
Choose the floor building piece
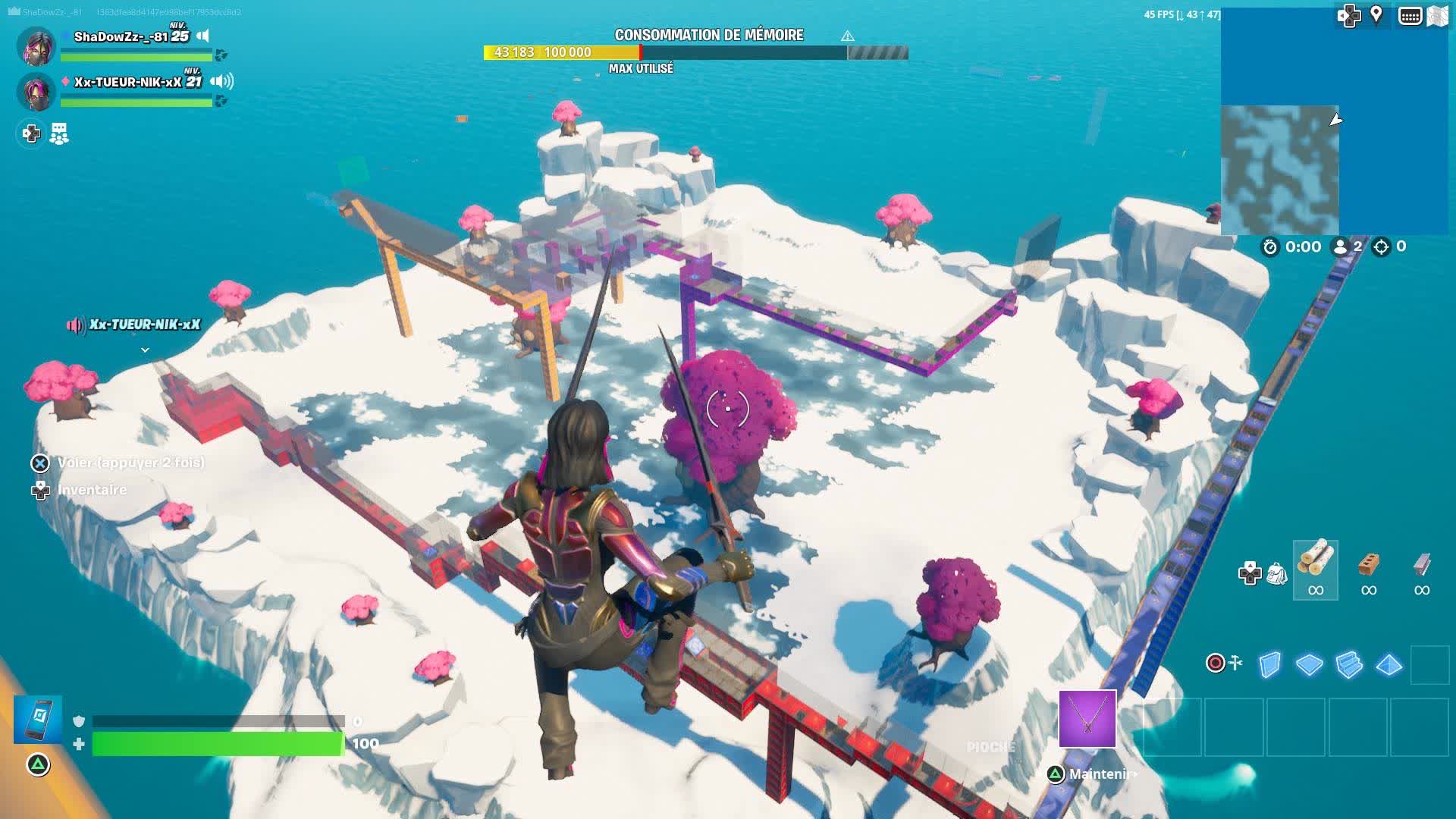[x=1309, y=664]
